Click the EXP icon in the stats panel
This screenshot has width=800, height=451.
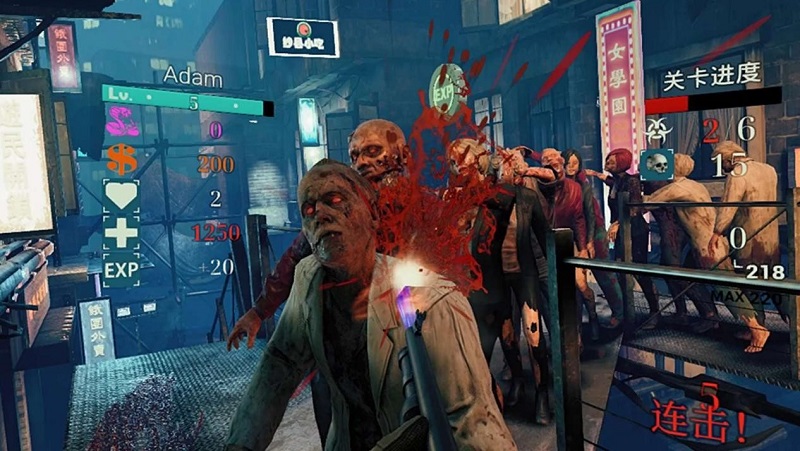tap(120, 269)
